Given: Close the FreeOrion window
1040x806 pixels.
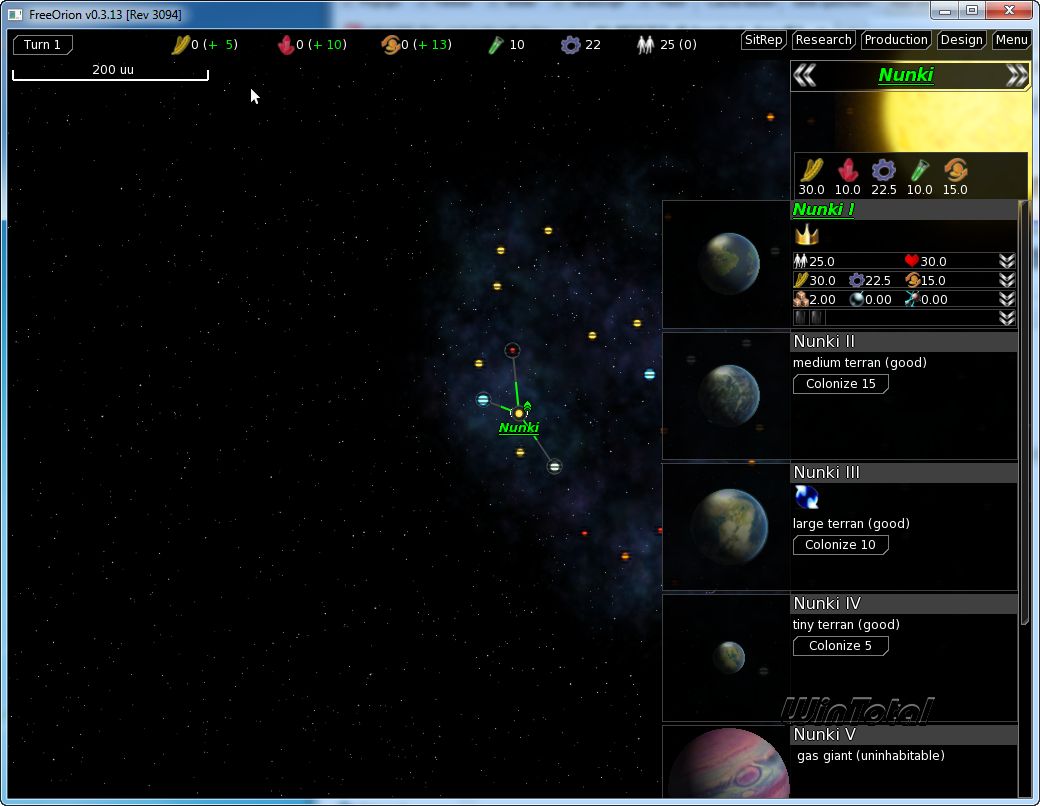Looking at the screenshot, I should pos(1011,10).
